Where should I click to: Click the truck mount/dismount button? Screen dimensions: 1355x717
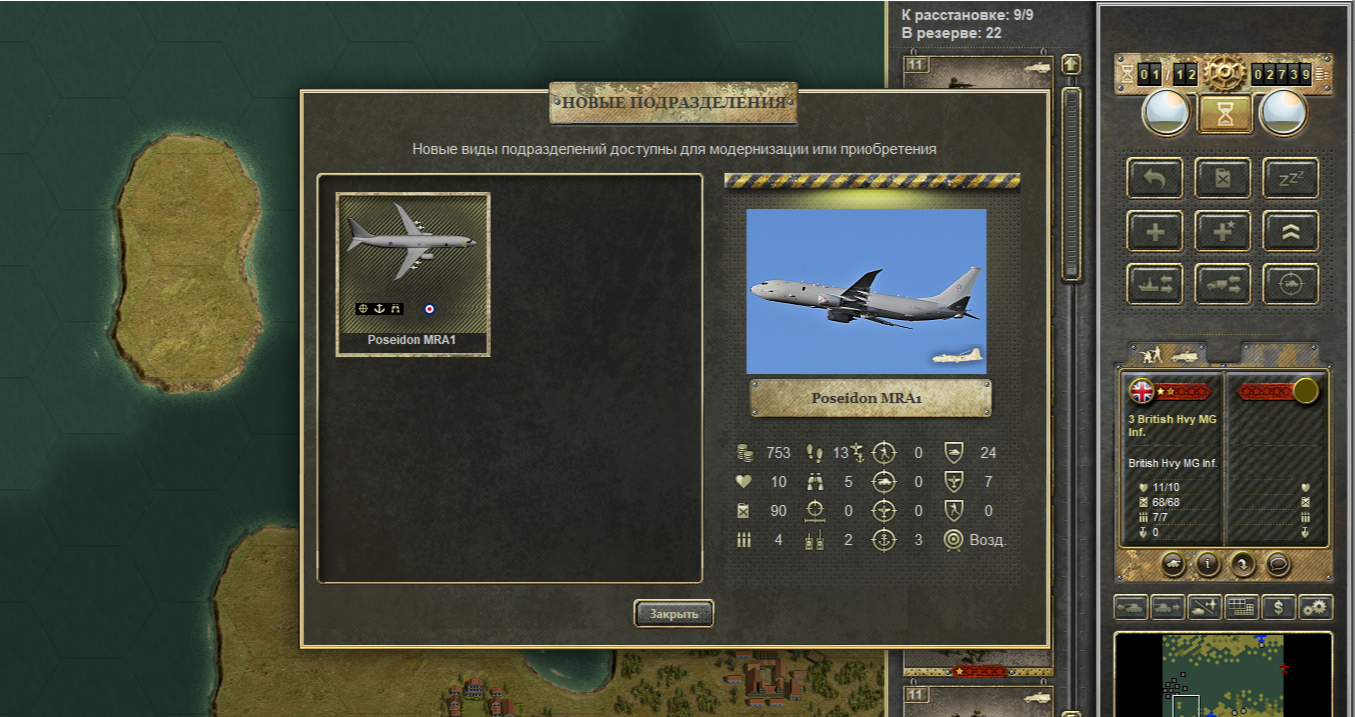pos(1222,284)
